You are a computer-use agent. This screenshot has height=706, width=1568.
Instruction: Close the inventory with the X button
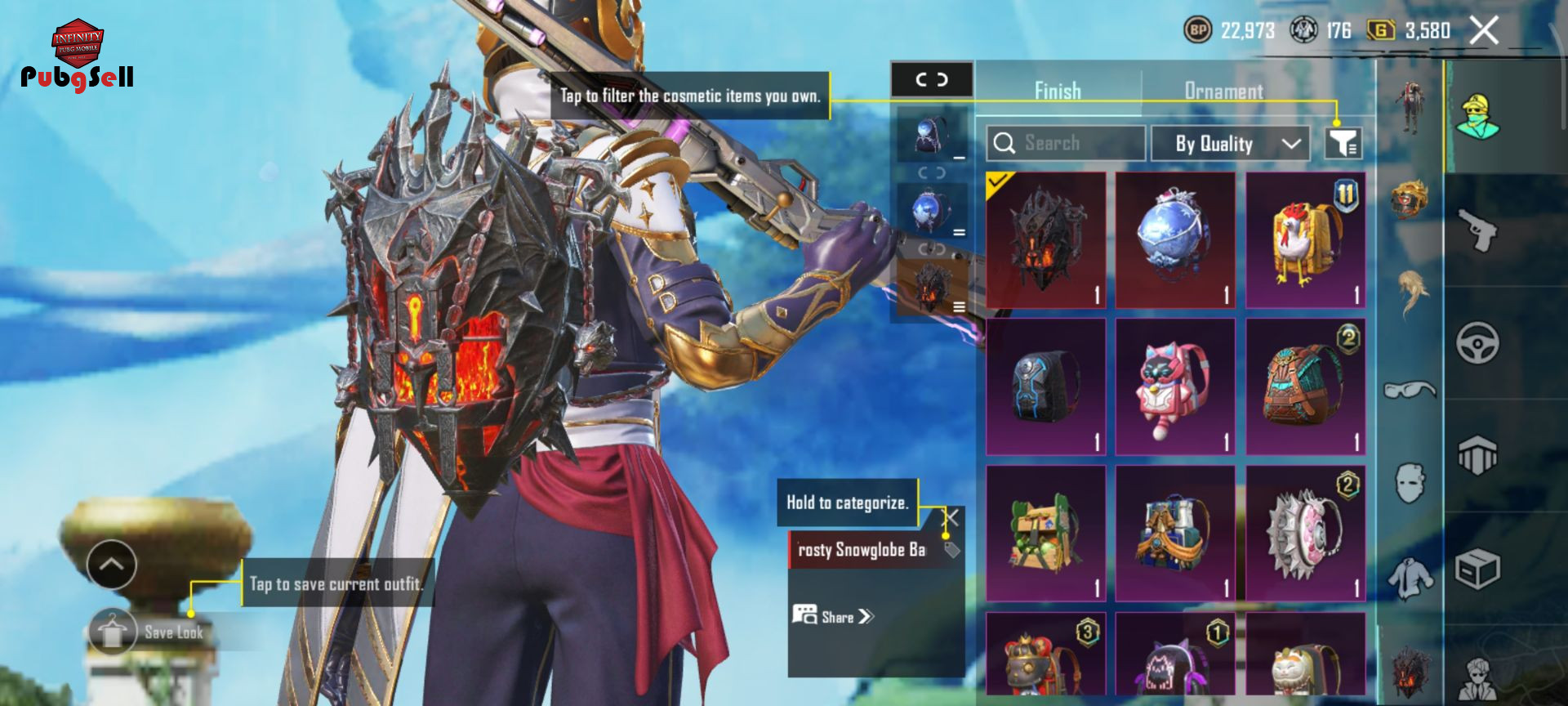pos(1483,31)
